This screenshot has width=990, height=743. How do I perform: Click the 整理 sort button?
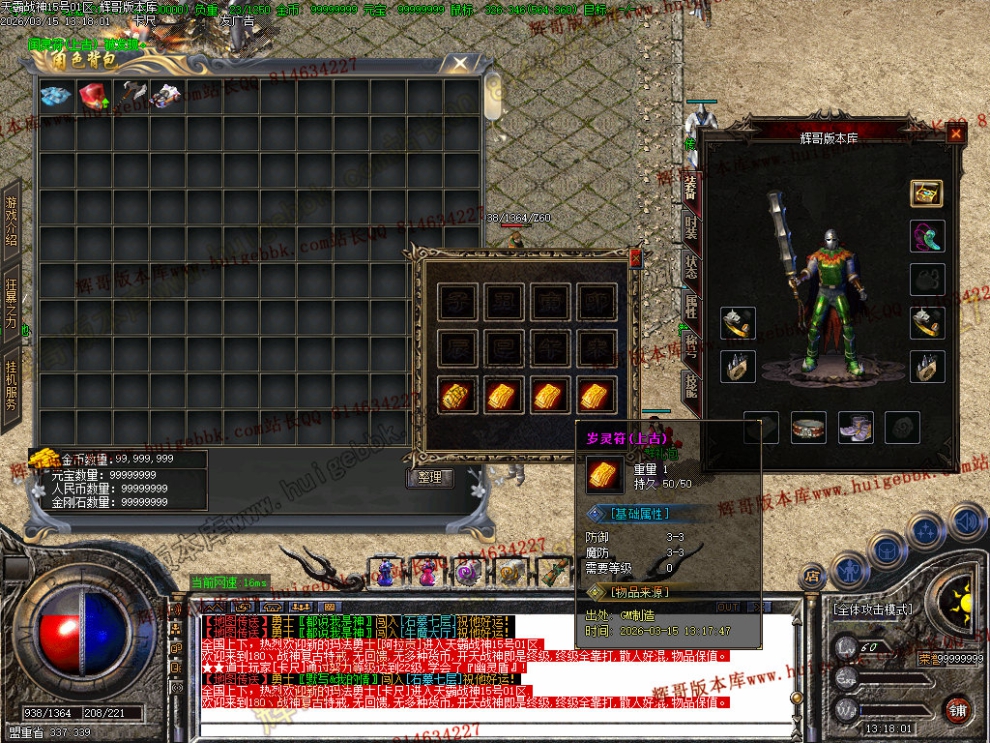point(429,478)
